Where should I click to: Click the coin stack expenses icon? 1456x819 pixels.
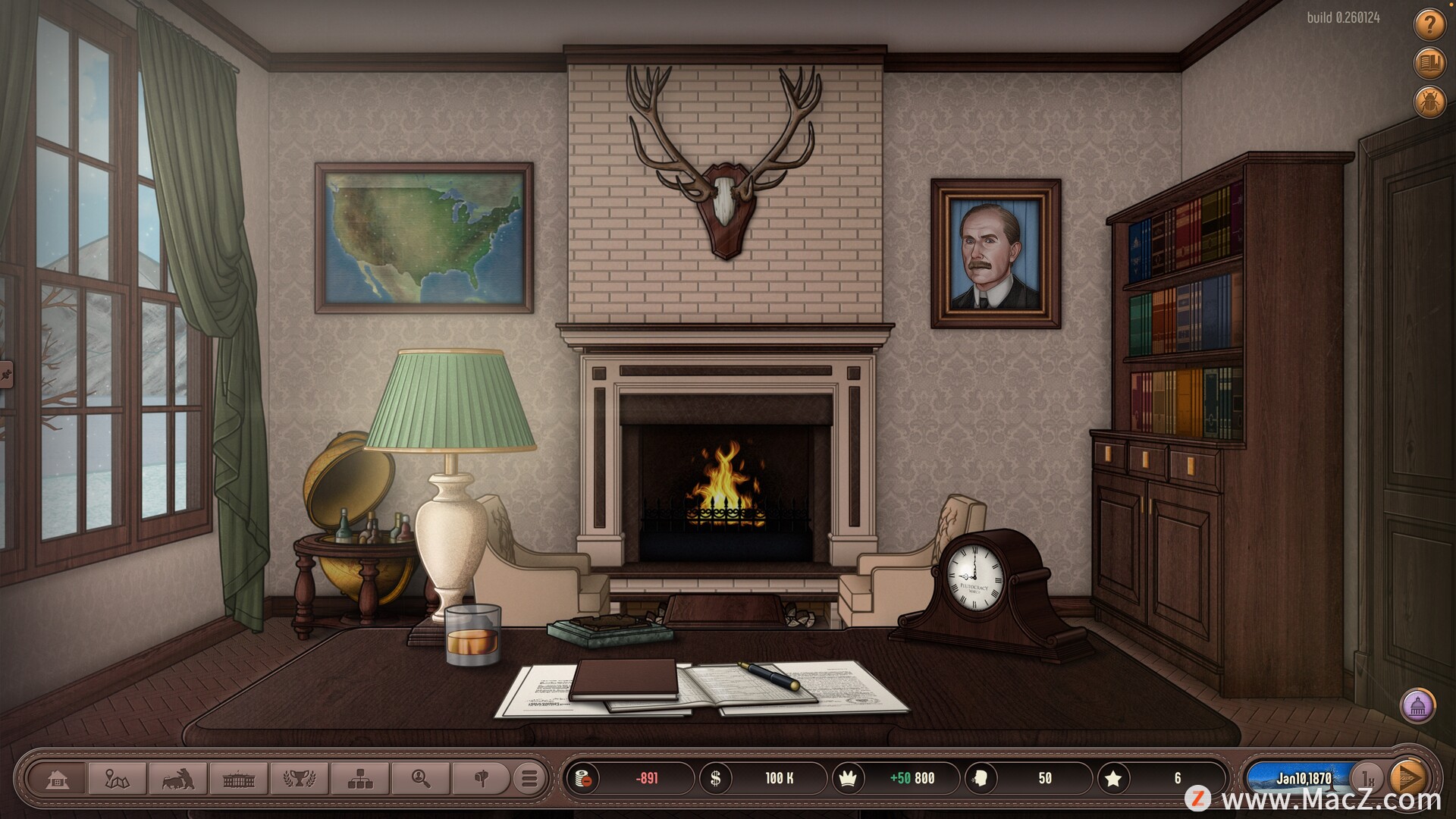tap(584, 779)
